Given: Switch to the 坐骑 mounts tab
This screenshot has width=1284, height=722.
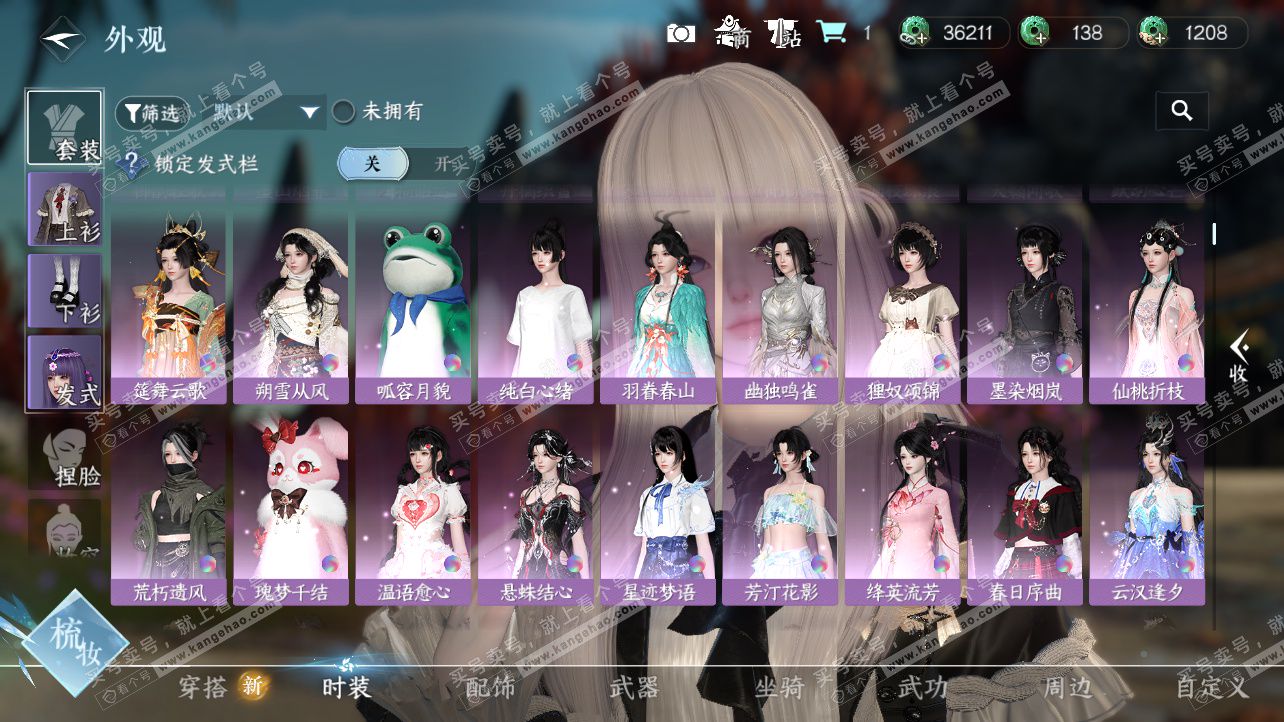Looking at the screenshot, I should tap(779, 688).
